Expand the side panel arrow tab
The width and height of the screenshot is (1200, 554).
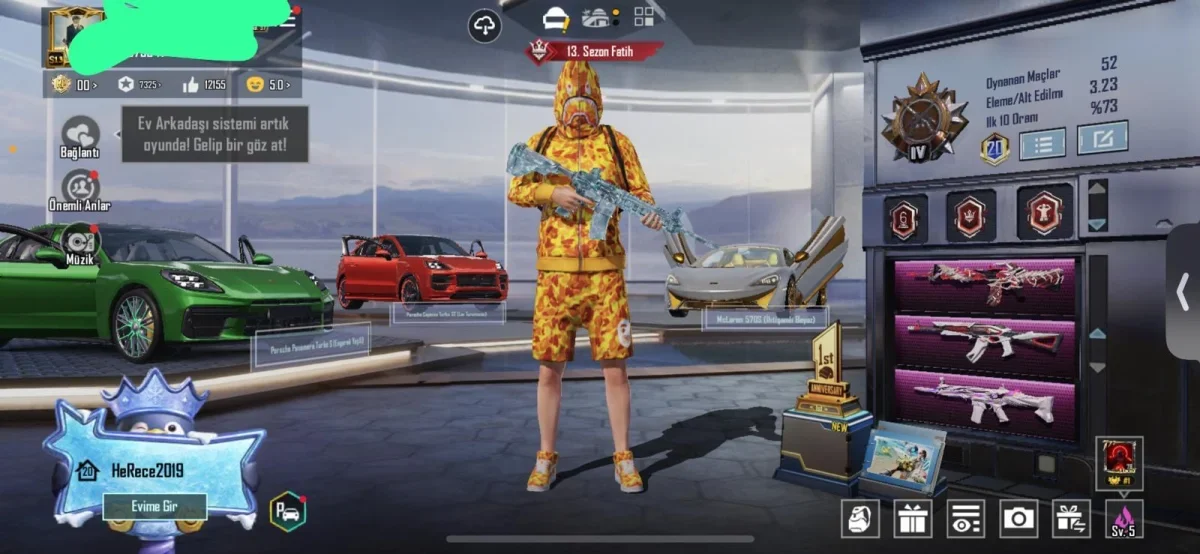point(1184,291)
